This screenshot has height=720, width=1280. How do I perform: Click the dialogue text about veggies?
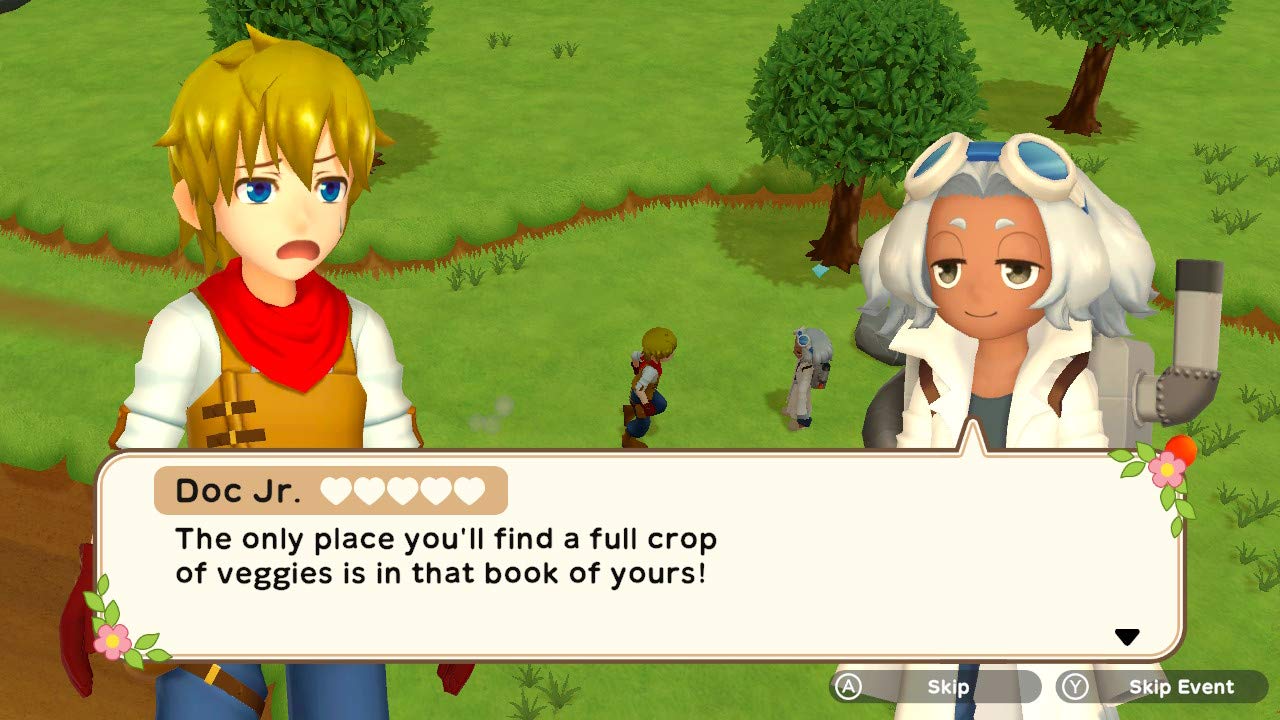click(445, 557)
